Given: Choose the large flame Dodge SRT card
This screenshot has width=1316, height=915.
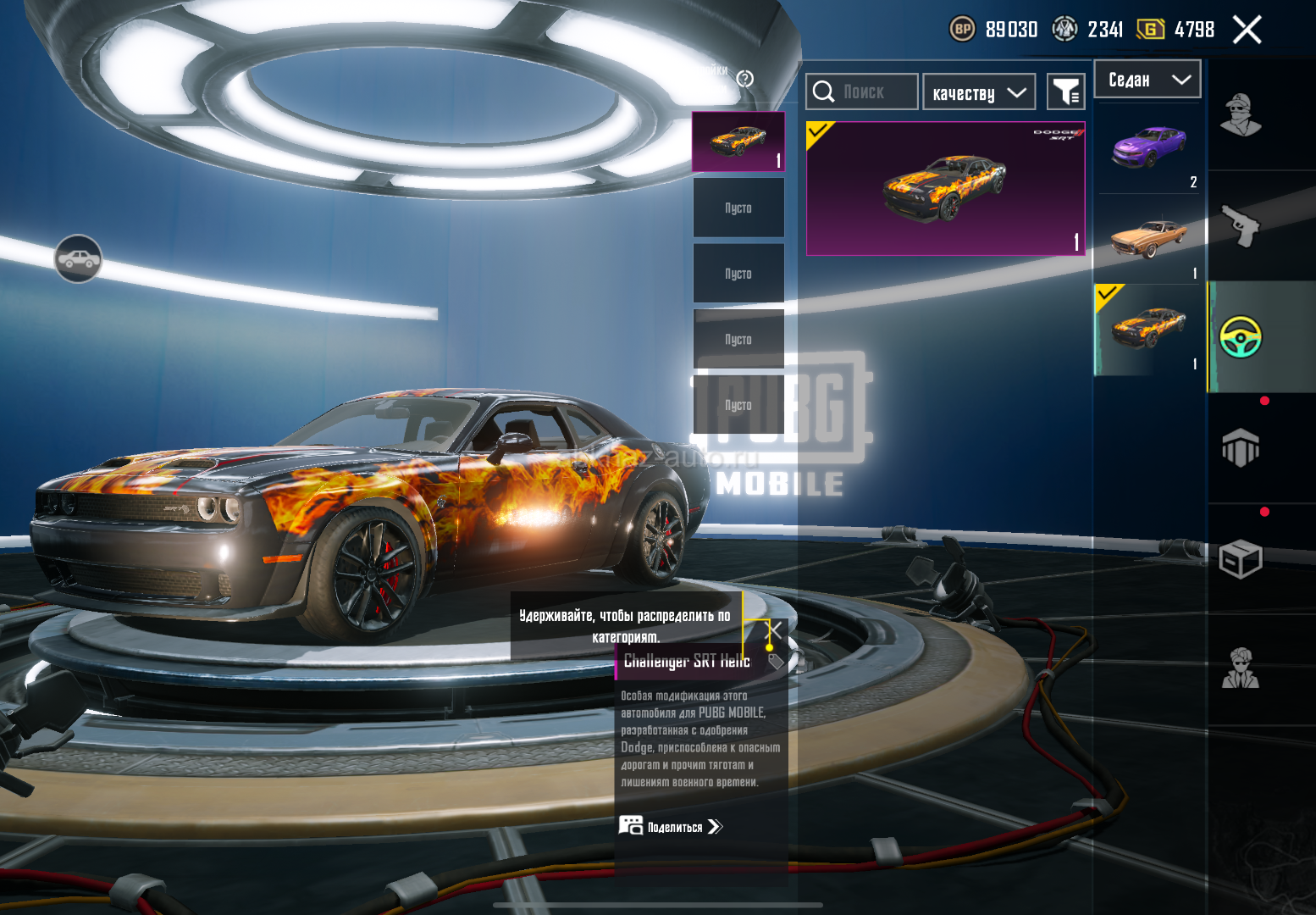Looking at the screenshot, I should (x=945, y=188).
